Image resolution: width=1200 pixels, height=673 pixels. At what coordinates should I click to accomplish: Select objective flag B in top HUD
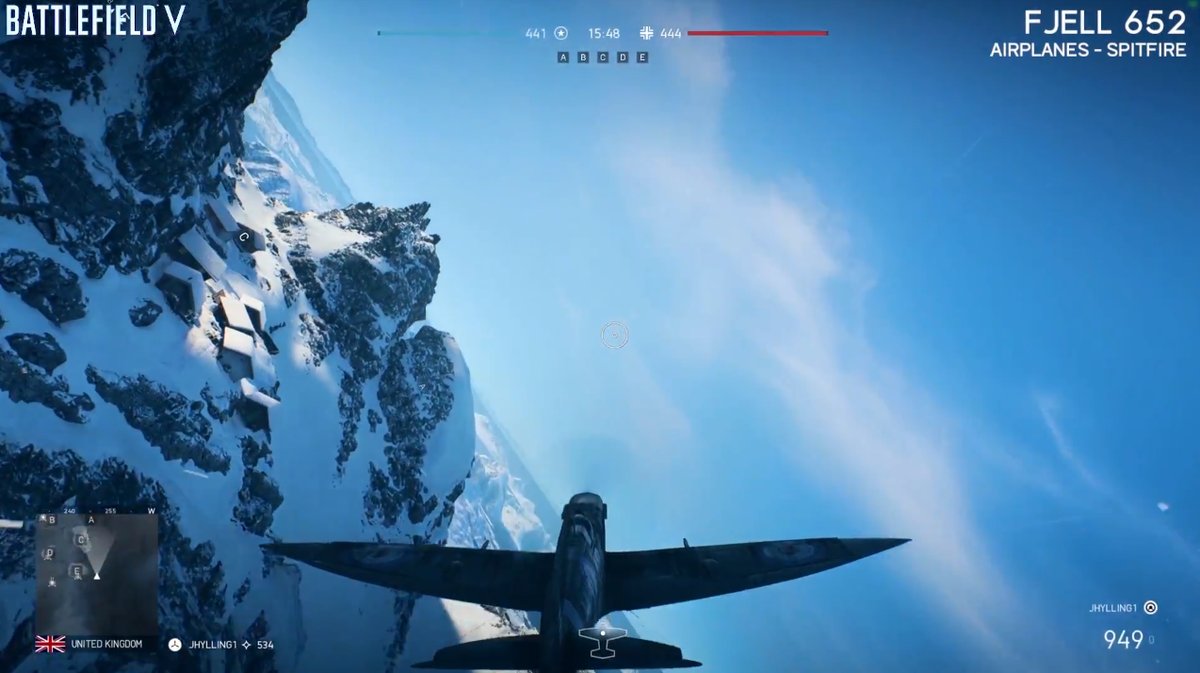click(x=583, y=57)
